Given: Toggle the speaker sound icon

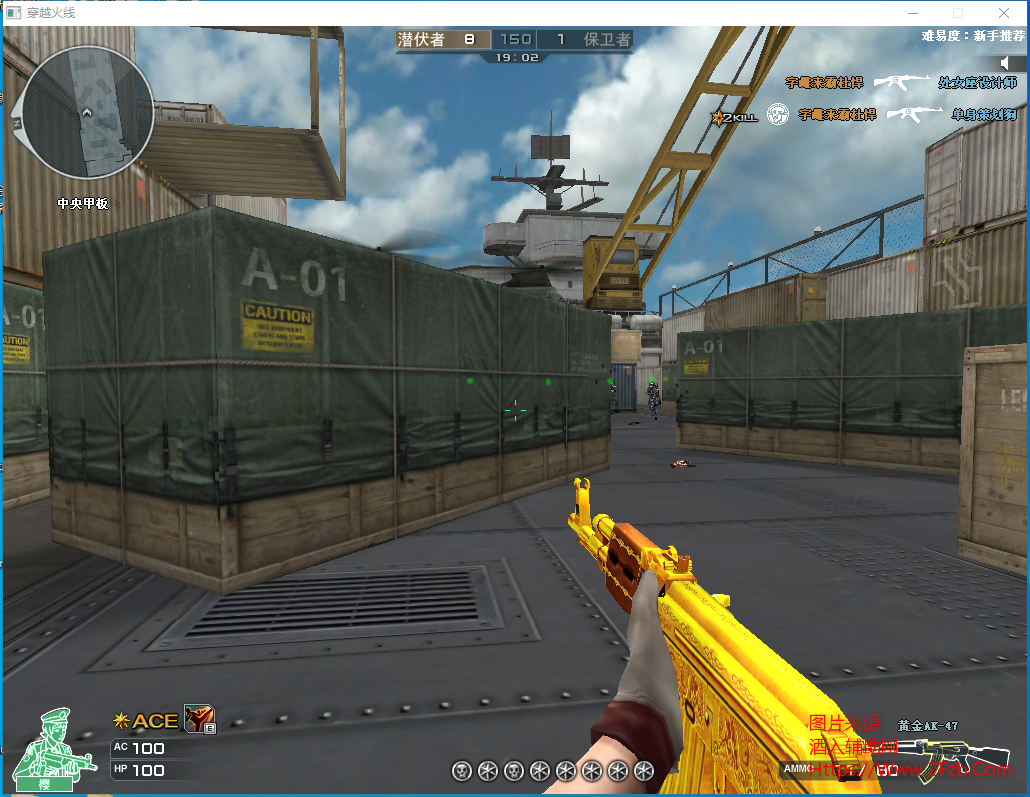Looking at the screenshot, I should [1006, 64].
